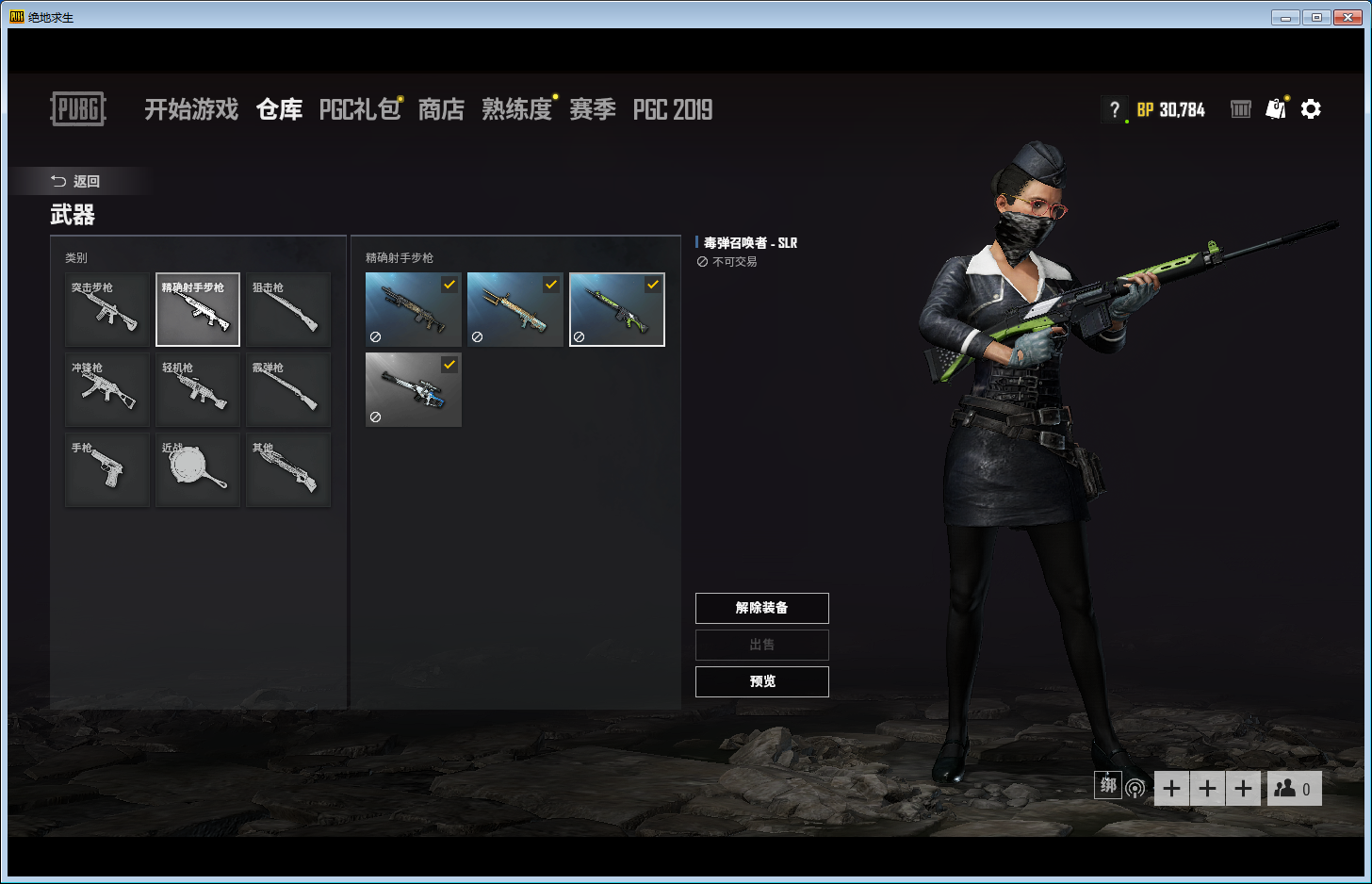Image resolution: width=1372 pixels, height=884 pixels.
Task: Choose the 手枪 pistol category
Action: 107,469
